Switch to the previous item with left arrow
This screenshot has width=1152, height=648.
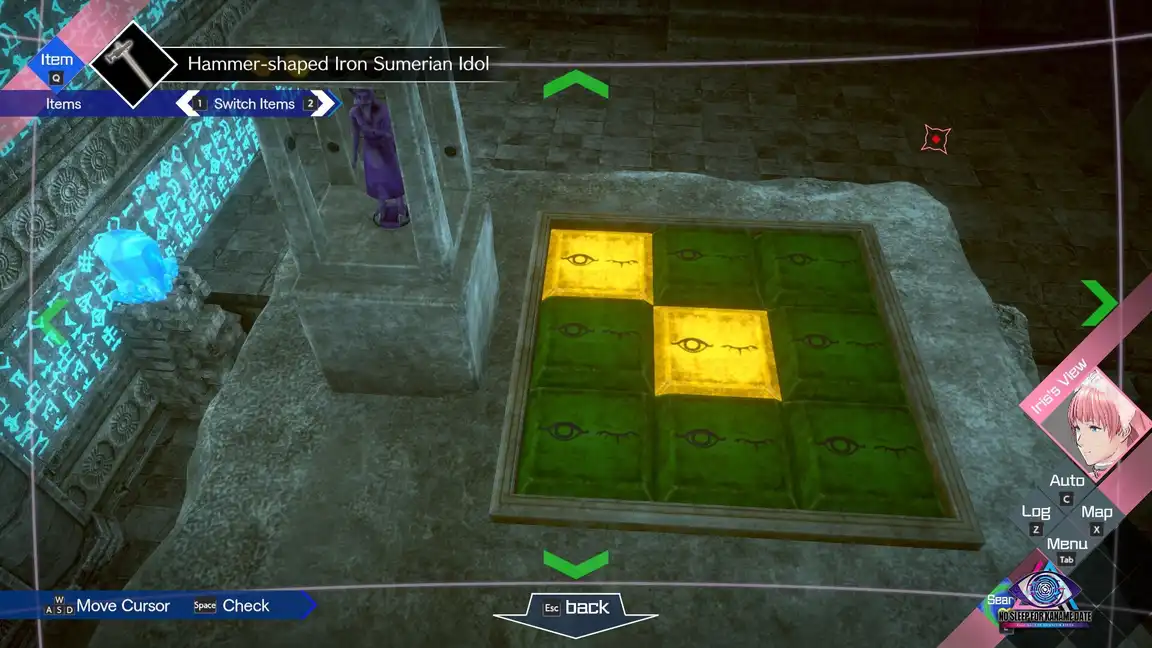click(x=186, y=103)
